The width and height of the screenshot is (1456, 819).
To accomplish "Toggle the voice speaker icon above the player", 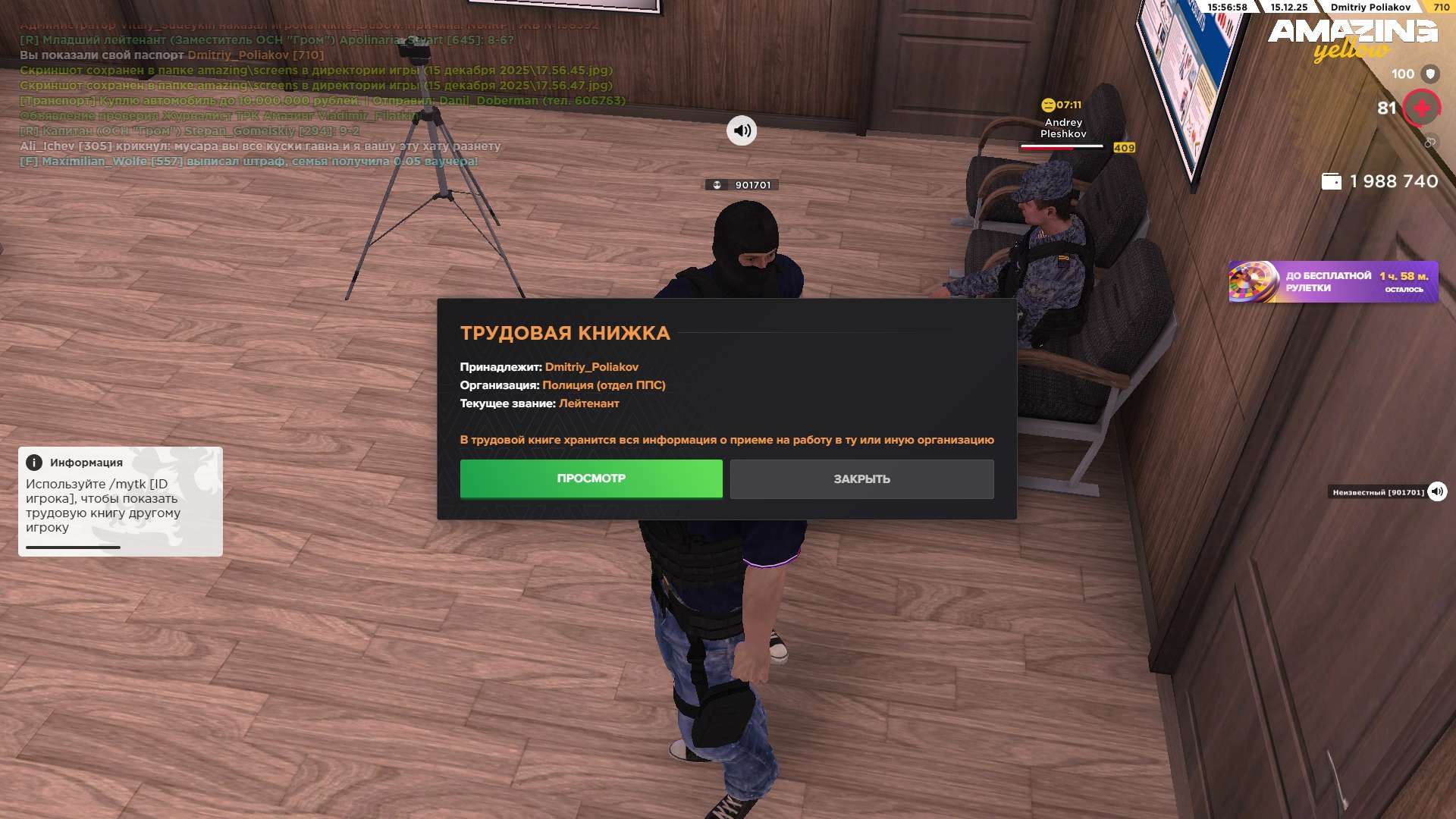I will coord(741,130).
